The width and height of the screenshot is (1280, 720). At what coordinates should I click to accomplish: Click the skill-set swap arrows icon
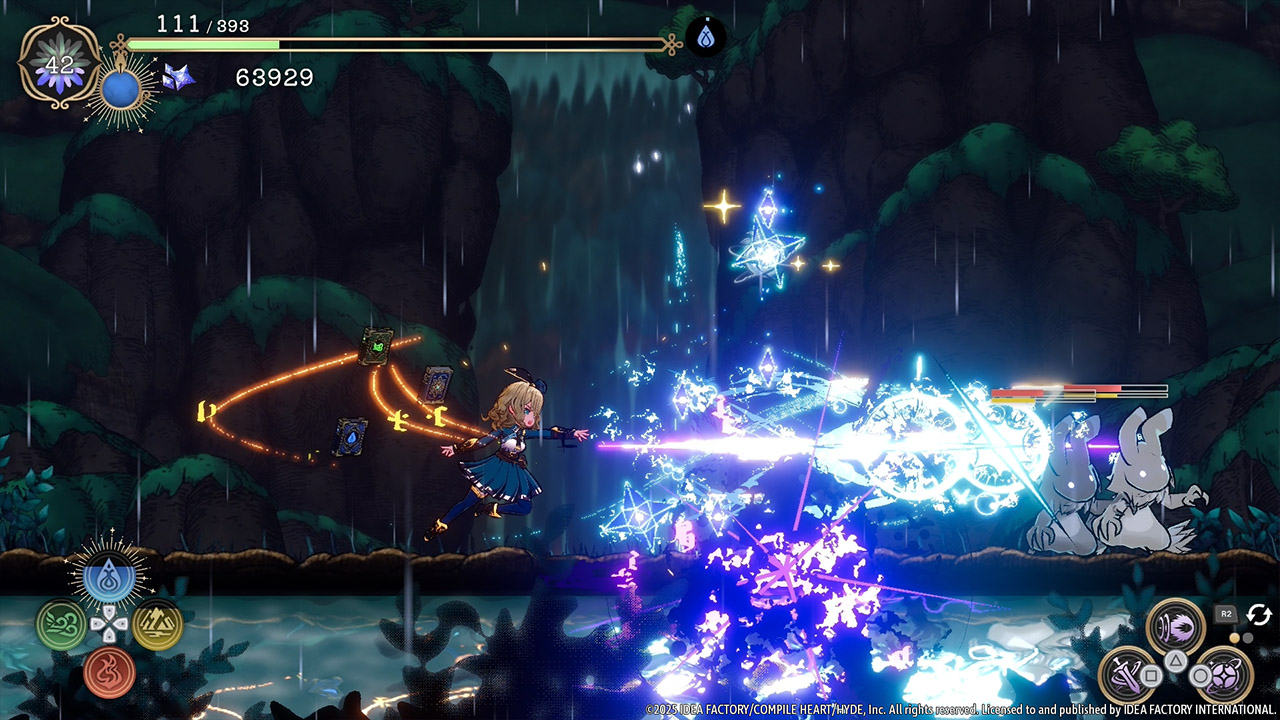[1258, 614]
